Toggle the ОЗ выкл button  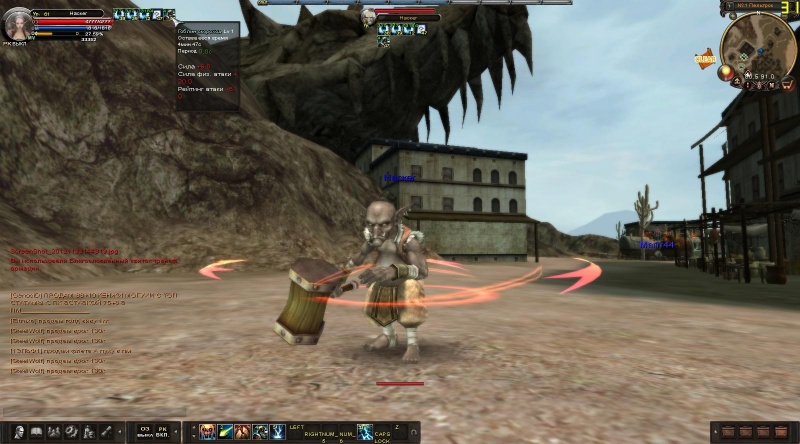(x=145, y=432)
